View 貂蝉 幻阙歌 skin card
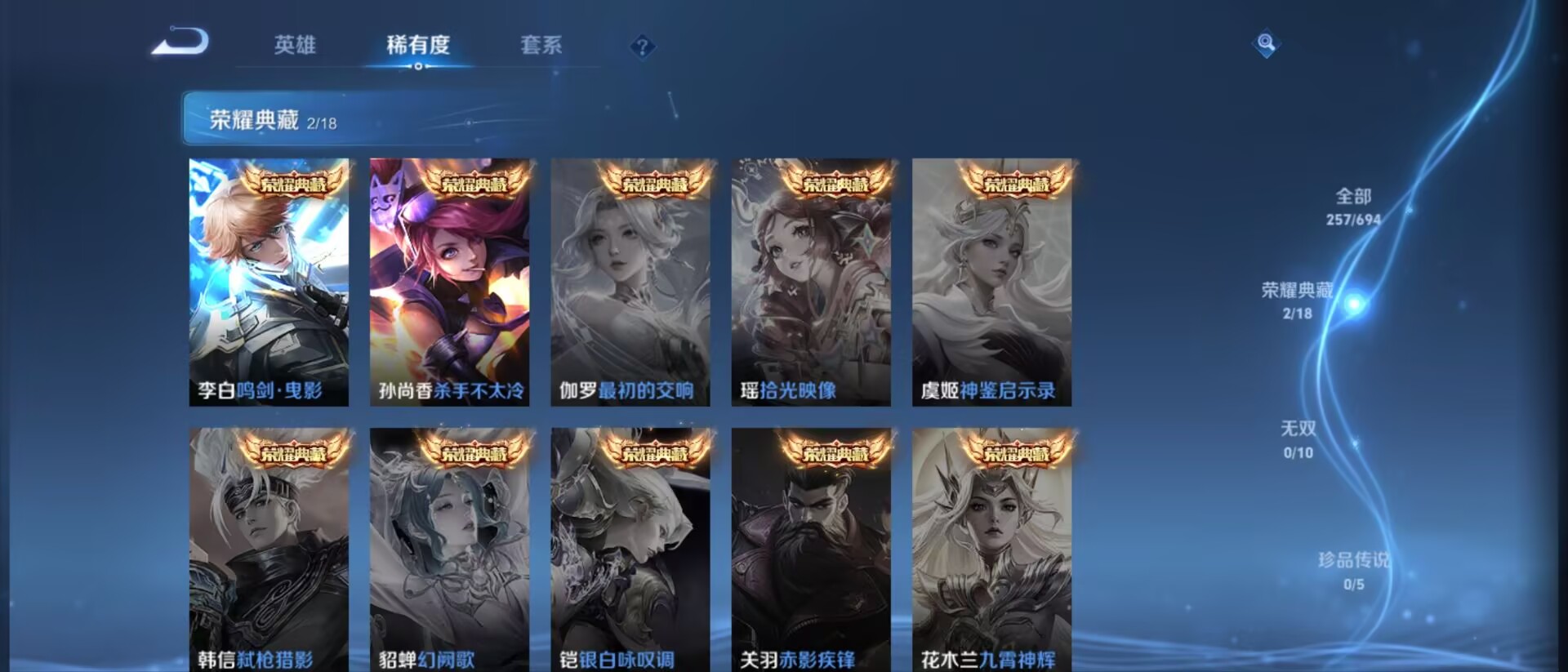1568x672 pixels. (449, 550)
